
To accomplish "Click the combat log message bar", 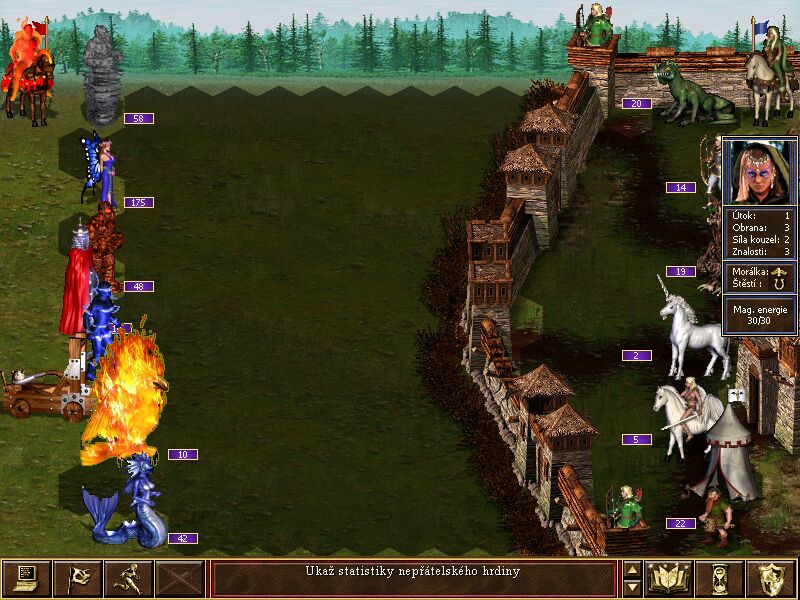I will (413, 578).
